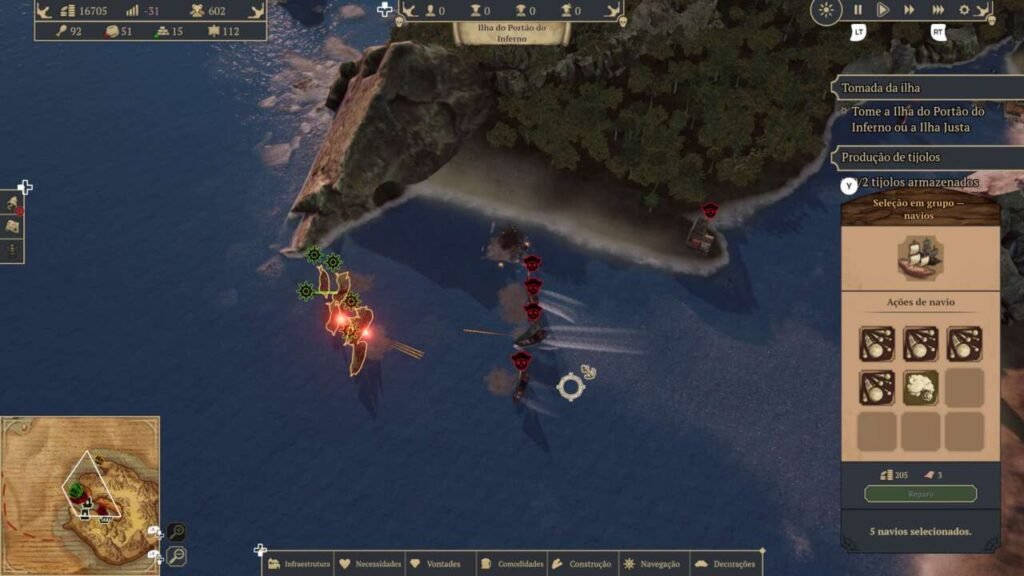Pause the game speed
This screenshot has height=576, width=1024.
point(858,10)
